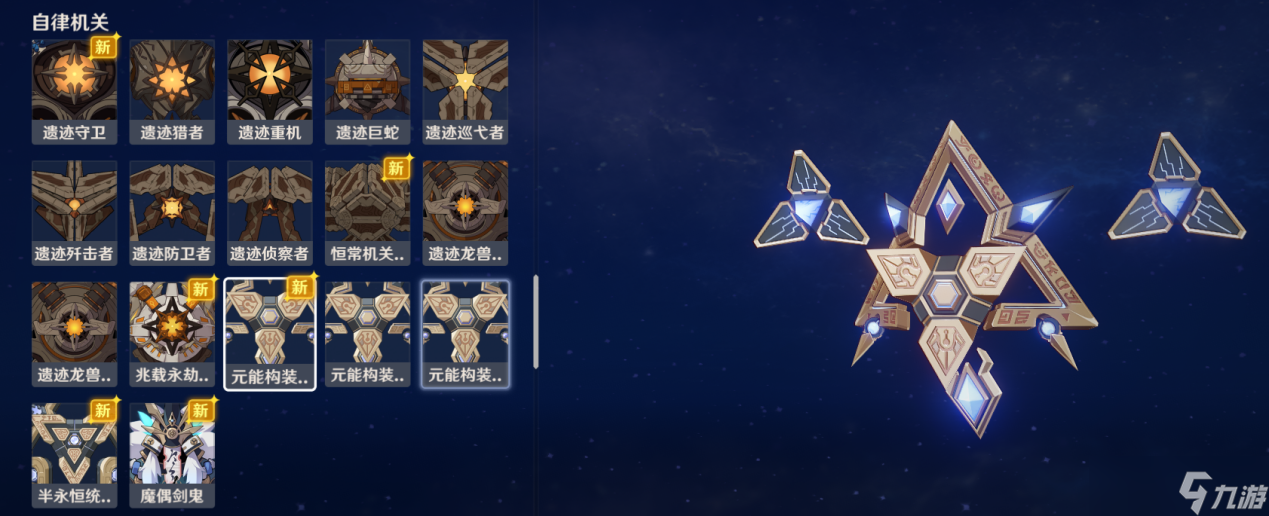Show the 半永恒统 entry
The height and width of the screenshot is (516, 1269).
pyautogui.click(x=74, y=455)
